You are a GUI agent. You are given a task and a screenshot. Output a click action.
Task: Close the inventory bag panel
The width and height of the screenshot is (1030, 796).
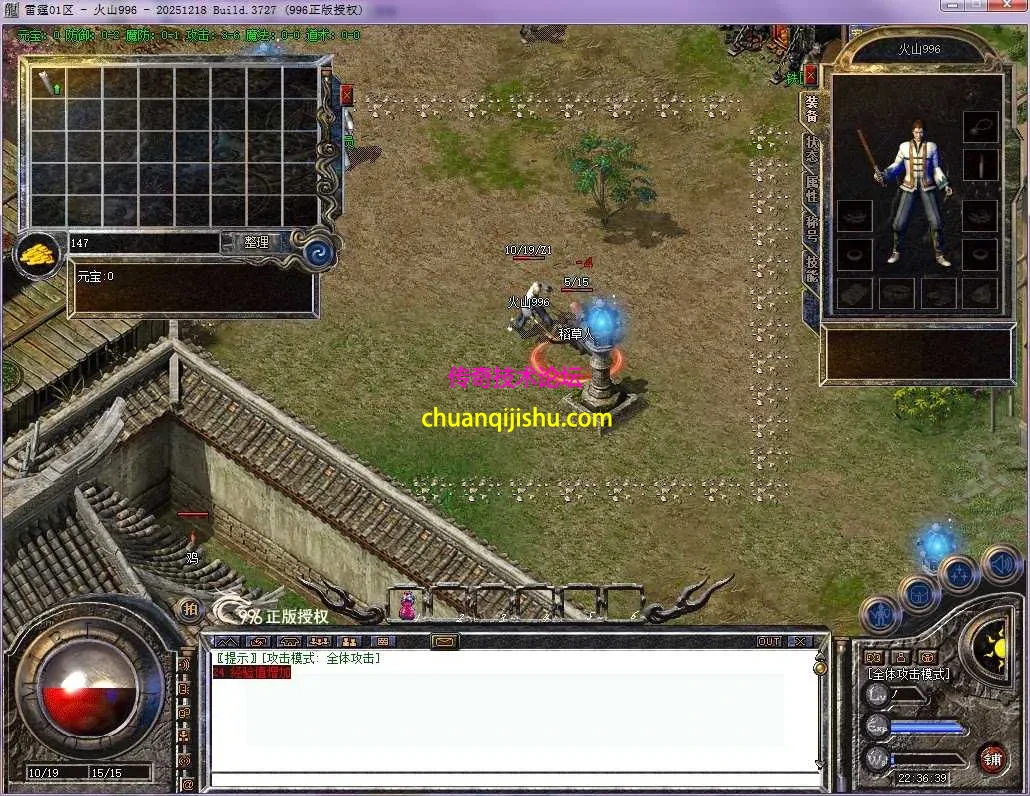point(346,95)
